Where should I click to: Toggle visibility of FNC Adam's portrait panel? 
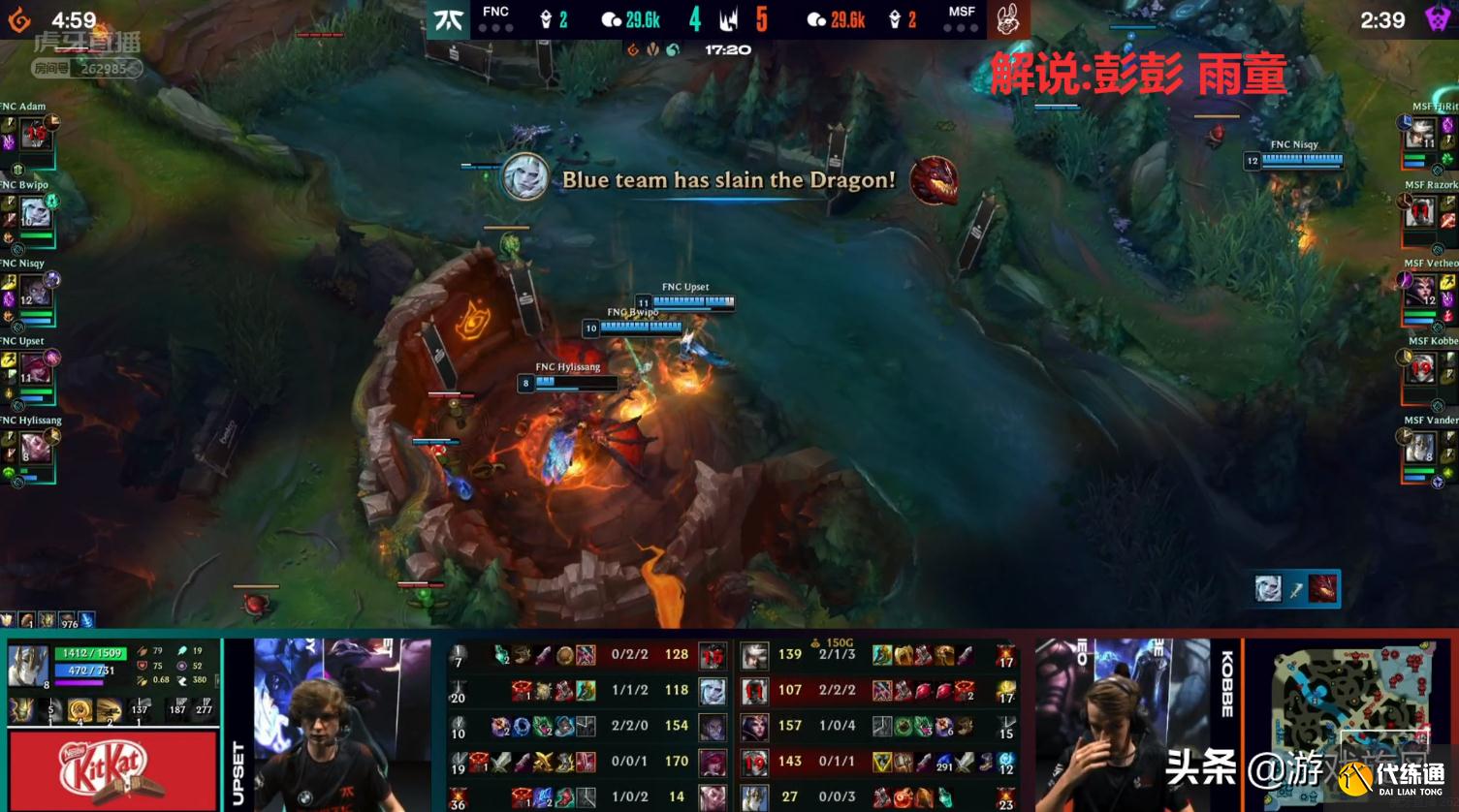[x=34, y=133]
